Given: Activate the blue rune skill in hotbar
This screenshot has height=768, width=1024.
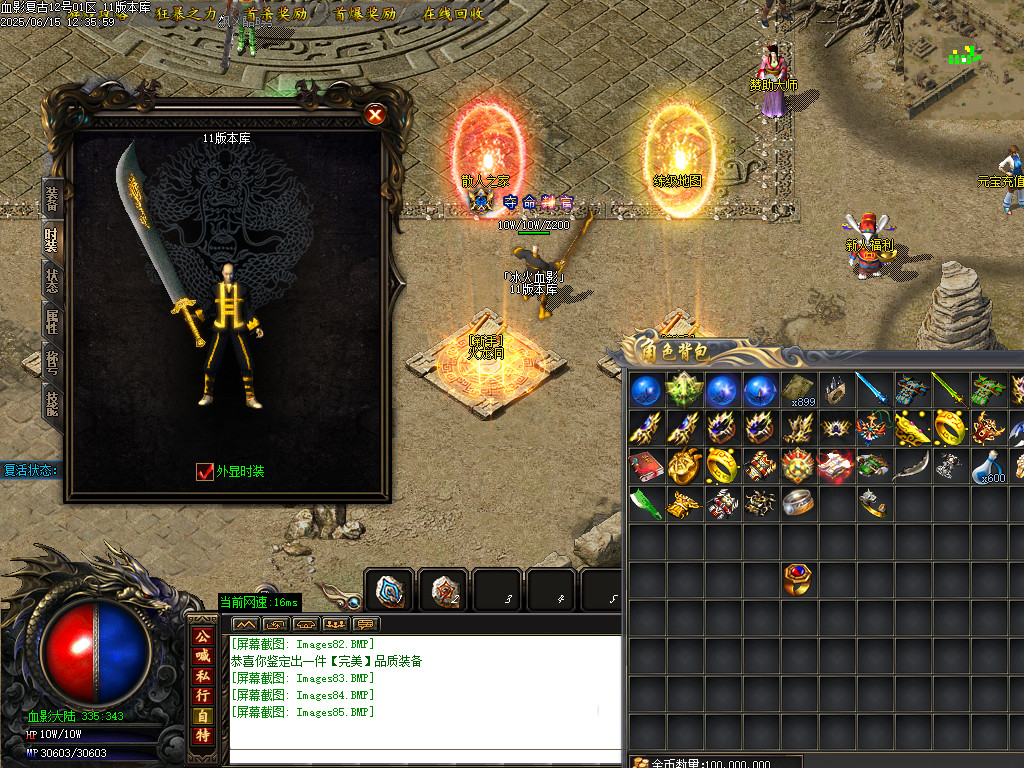Looking at the screenshot, I should click(390, 590).
